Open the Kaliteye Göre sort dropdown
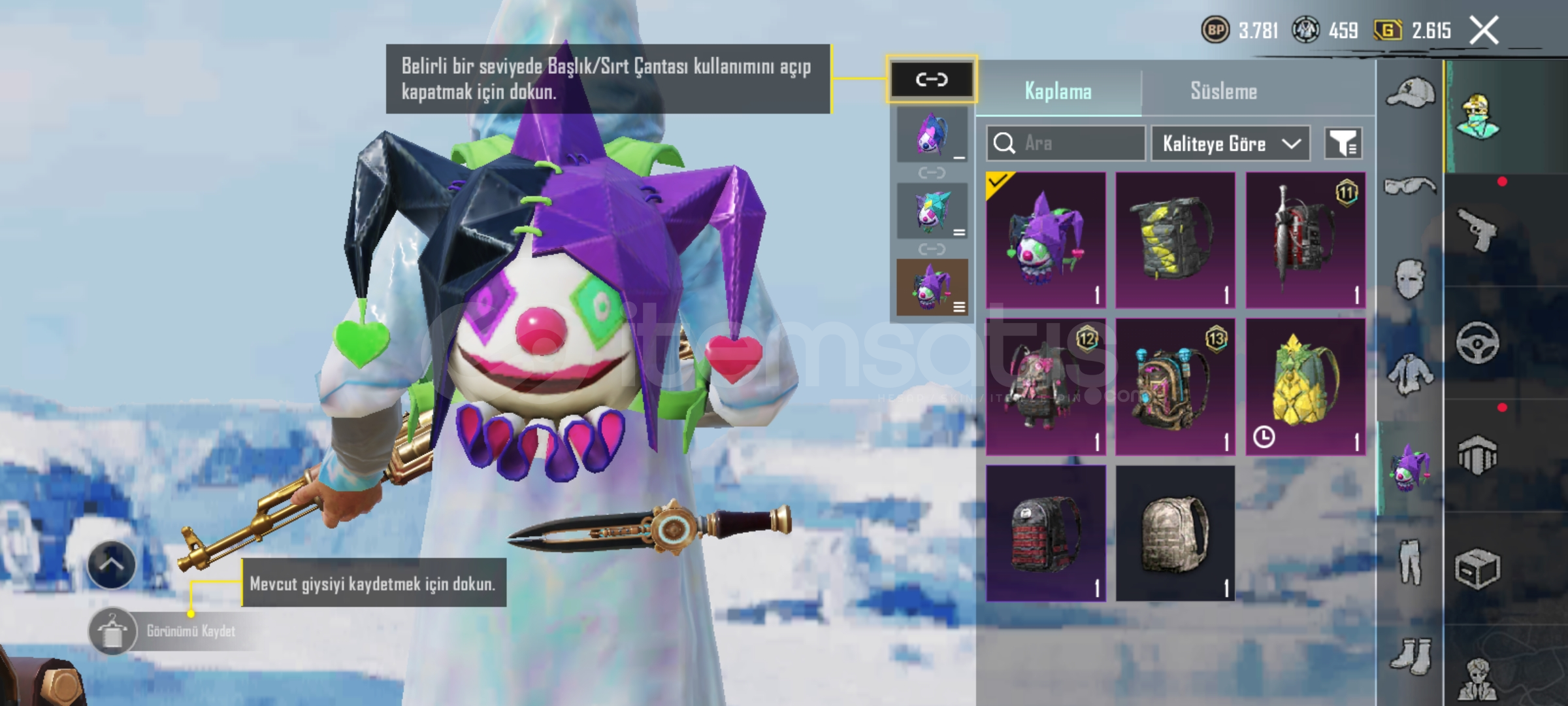This screenshot has width=1568, height=706. coord(1230,143)
